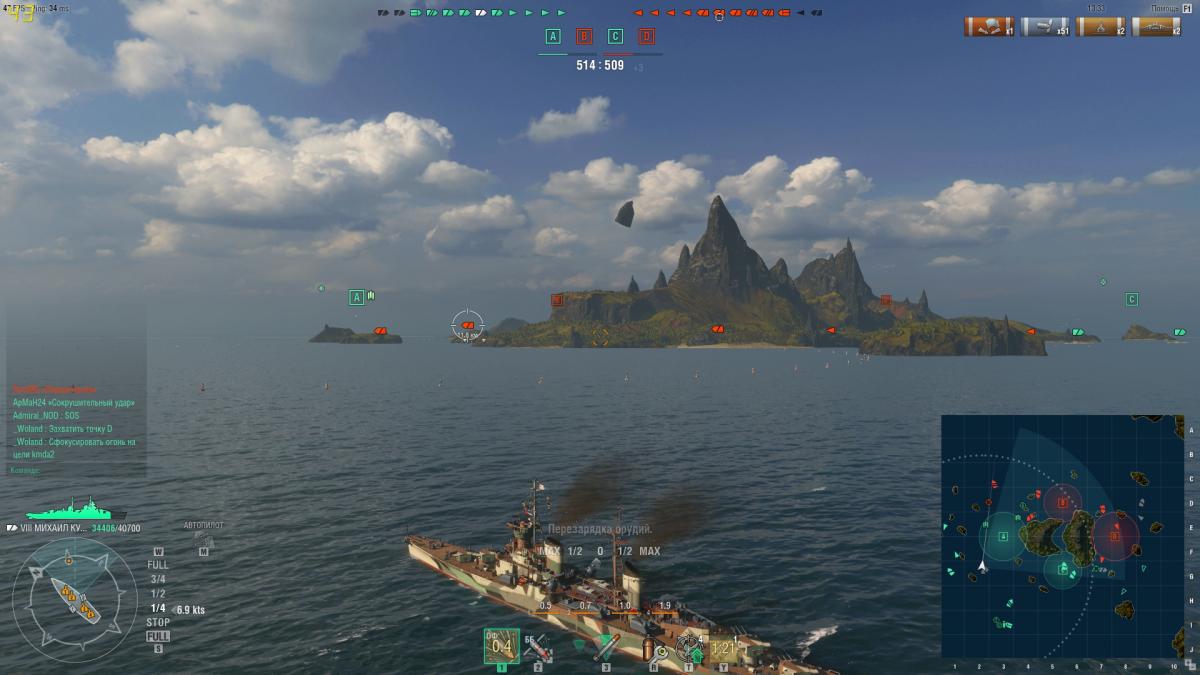Set engine telegraph to STOP

pos(158,622)
